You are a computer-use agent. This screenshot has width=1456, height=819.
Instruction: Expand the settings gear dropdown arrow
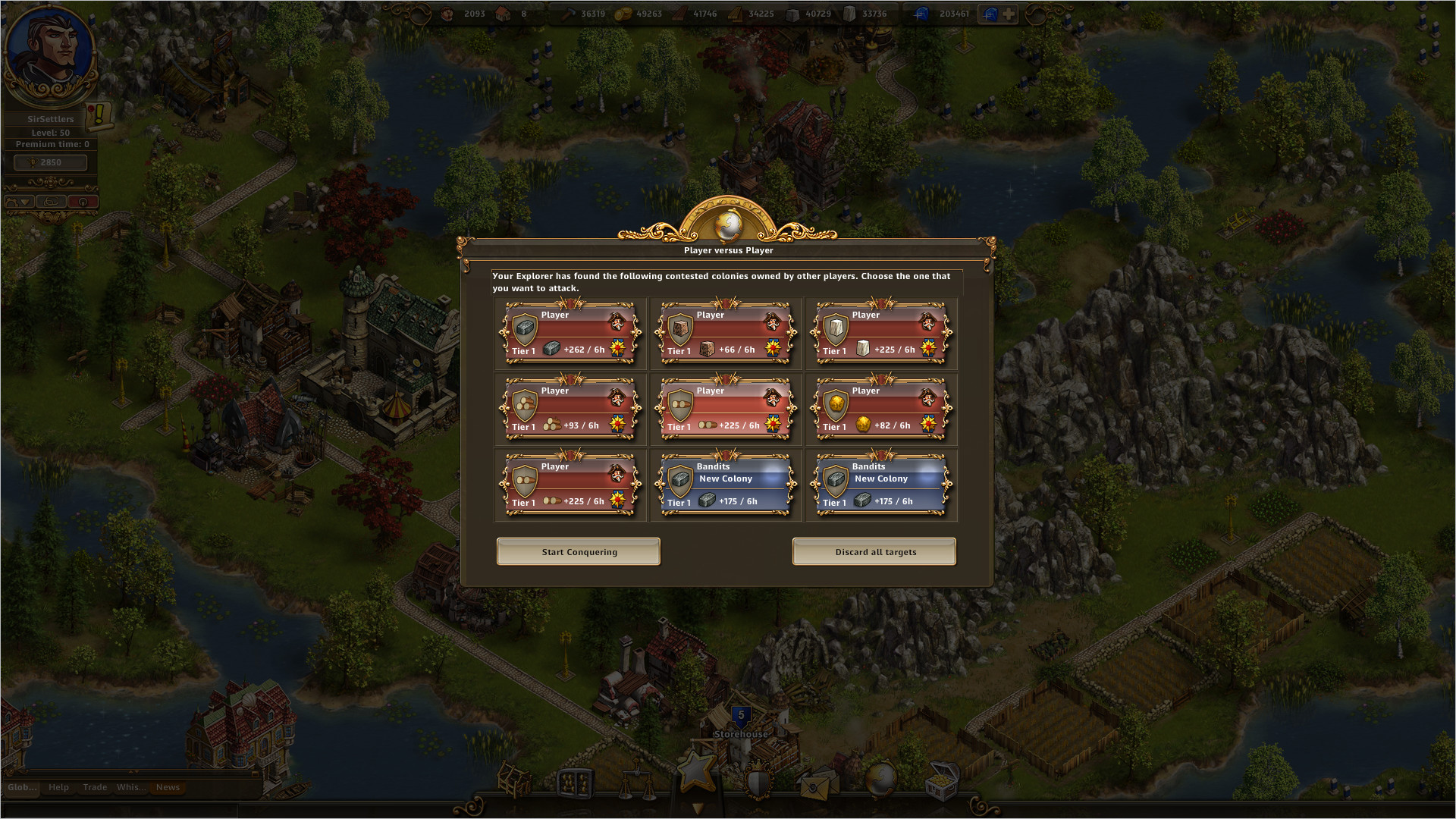coord(25,202)
